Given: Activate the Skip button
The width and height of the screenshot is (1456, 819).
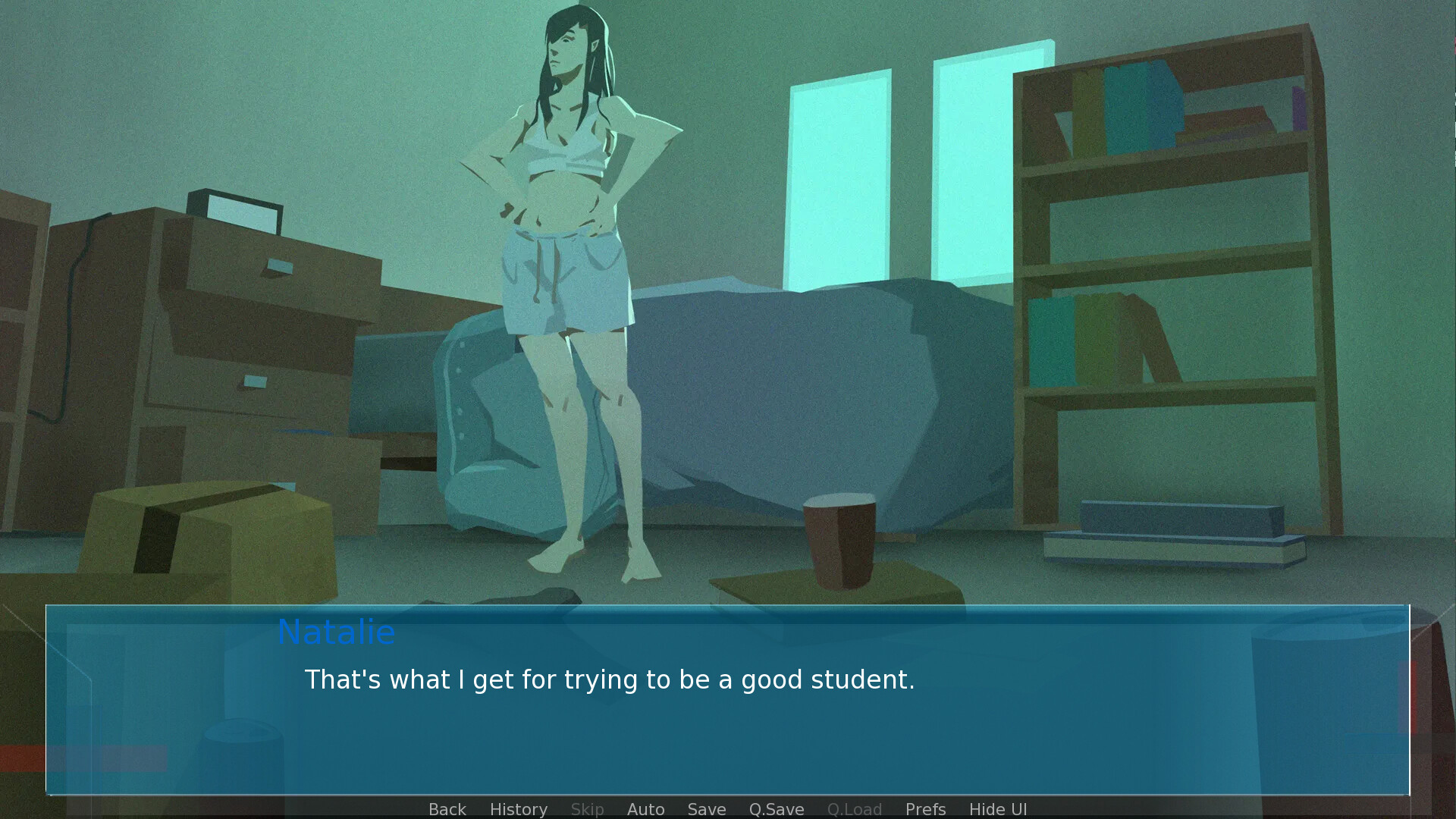Looking at the screenshot, I should (587, 809).
